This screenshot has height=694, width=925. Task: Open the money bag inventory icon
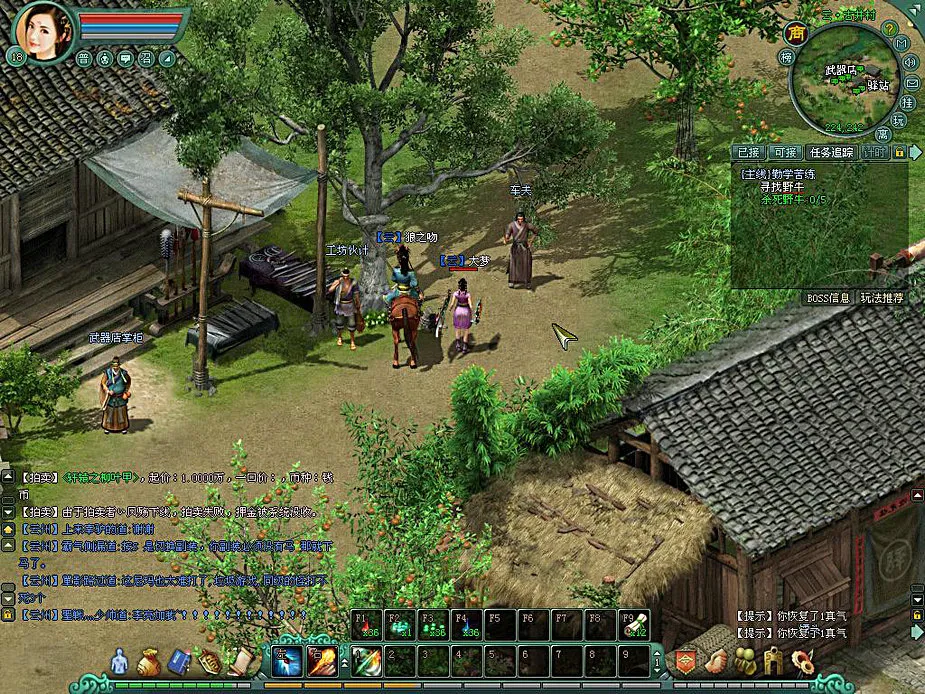coord(148,661)
